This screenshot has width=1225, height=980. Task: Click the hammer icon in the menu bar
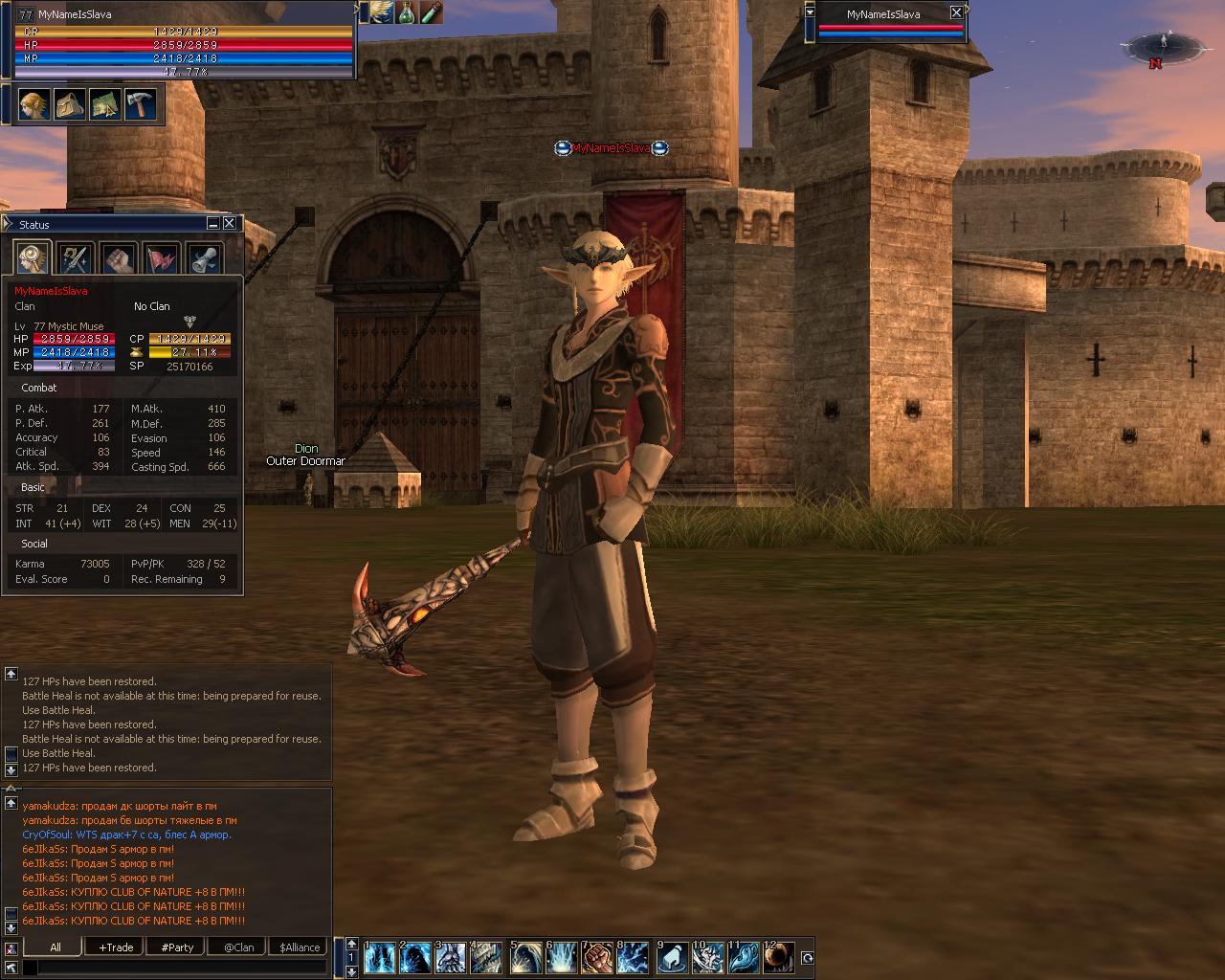(140, 104)
